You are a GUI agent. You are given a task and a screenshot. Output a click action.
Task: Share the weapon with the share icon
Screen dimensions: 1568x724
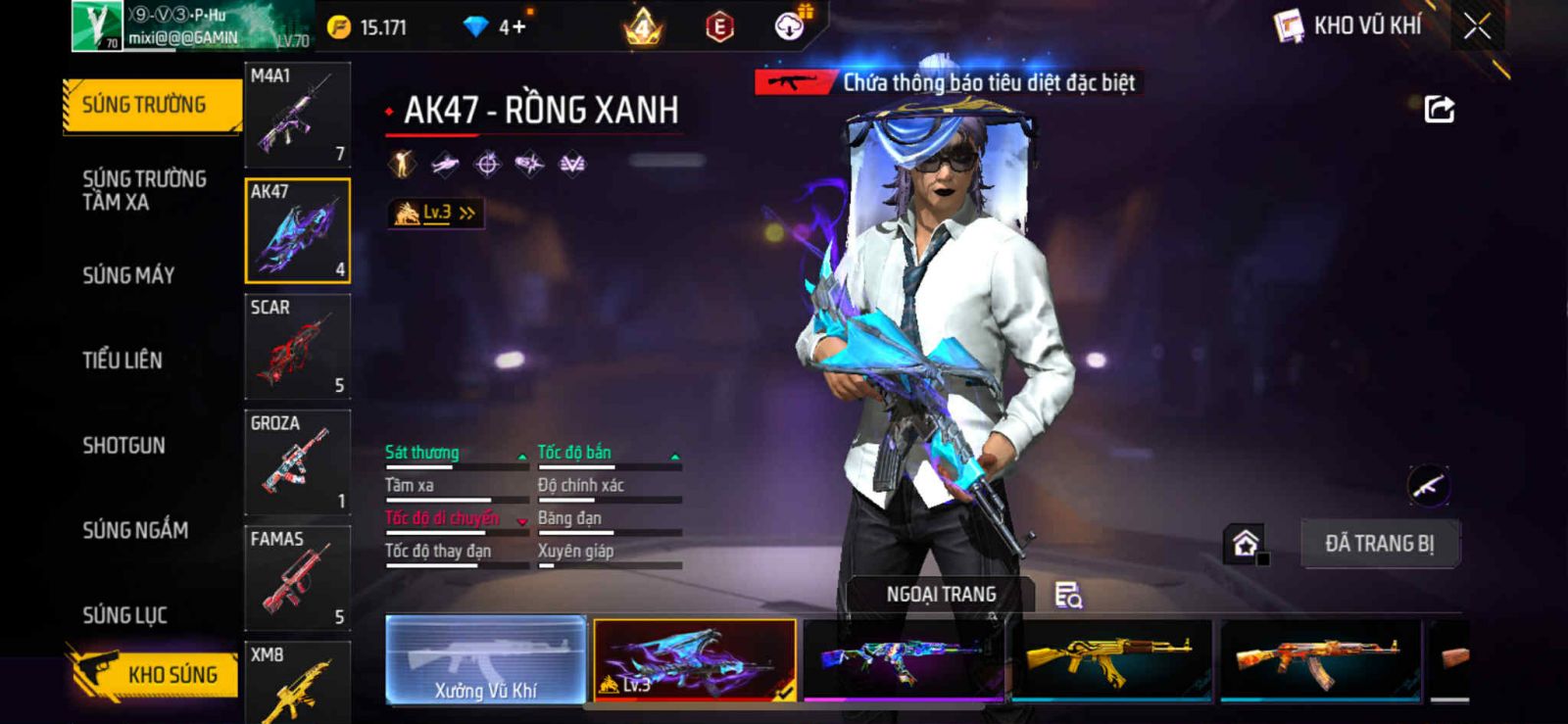(1439, 109)
